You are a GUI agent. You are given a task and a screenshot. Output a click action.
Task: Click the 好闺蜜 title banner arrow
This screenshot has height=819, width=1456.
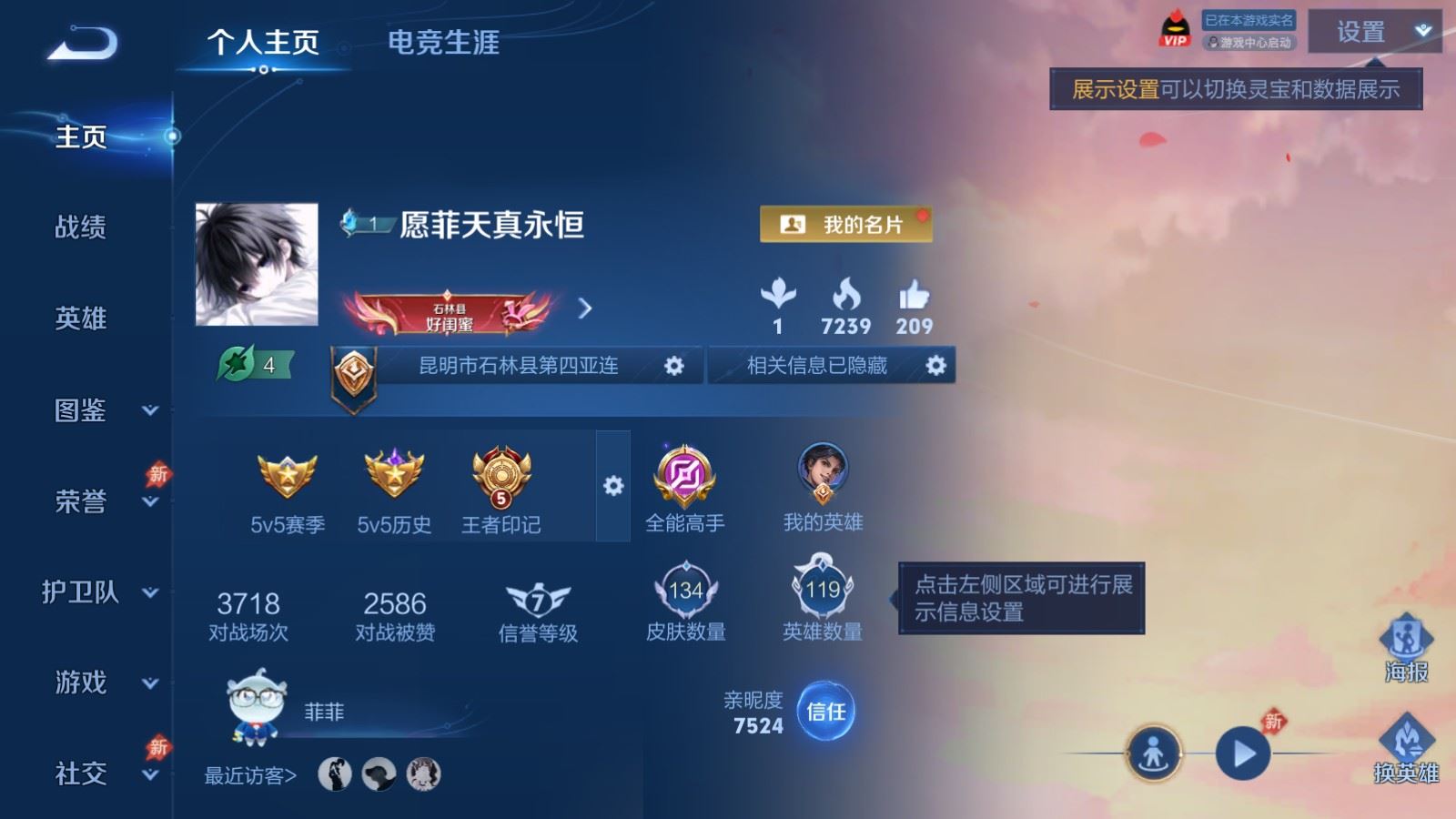[587, 308]
